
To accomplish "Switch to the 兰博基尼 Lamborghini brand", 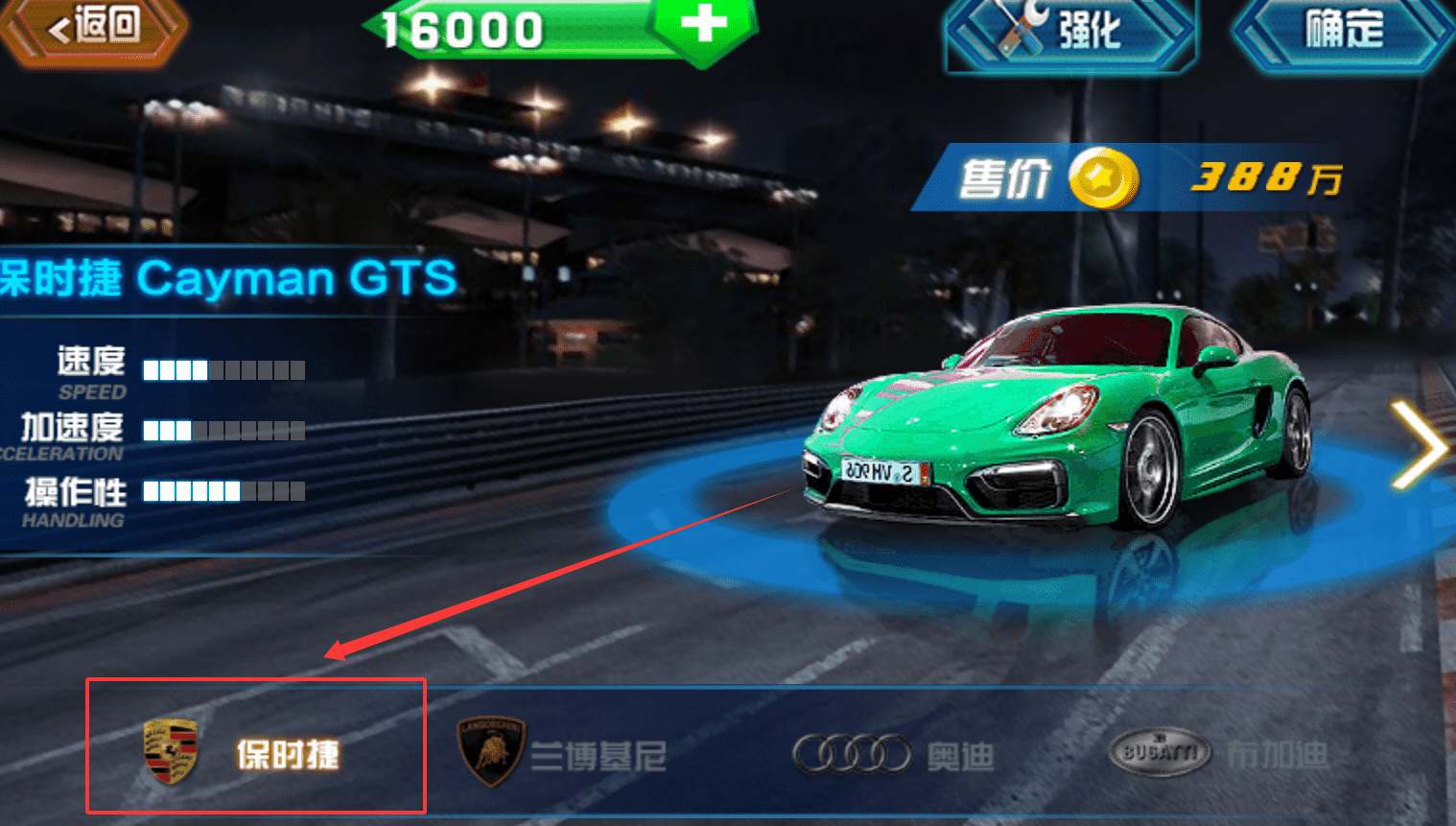I will (x=563, y=753).
